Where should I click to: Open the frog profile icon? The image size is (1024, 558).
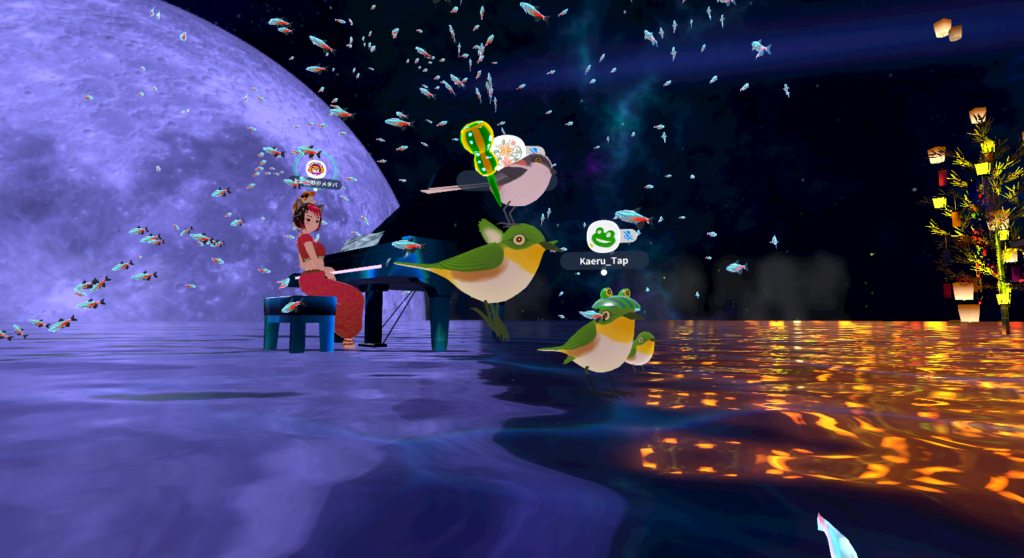[602, 236]
